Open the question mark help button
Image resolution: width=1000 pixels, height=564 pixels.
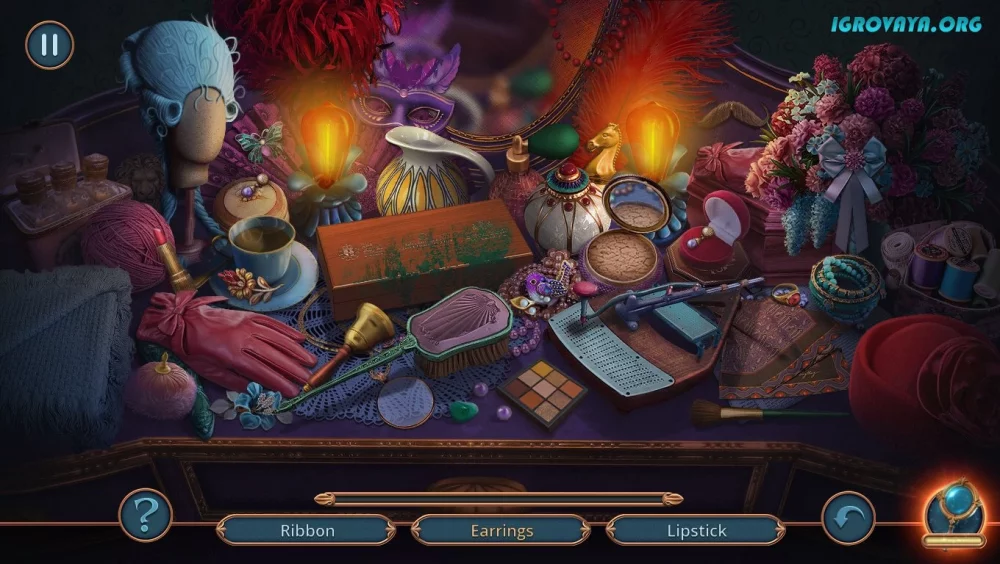[146, 516]
